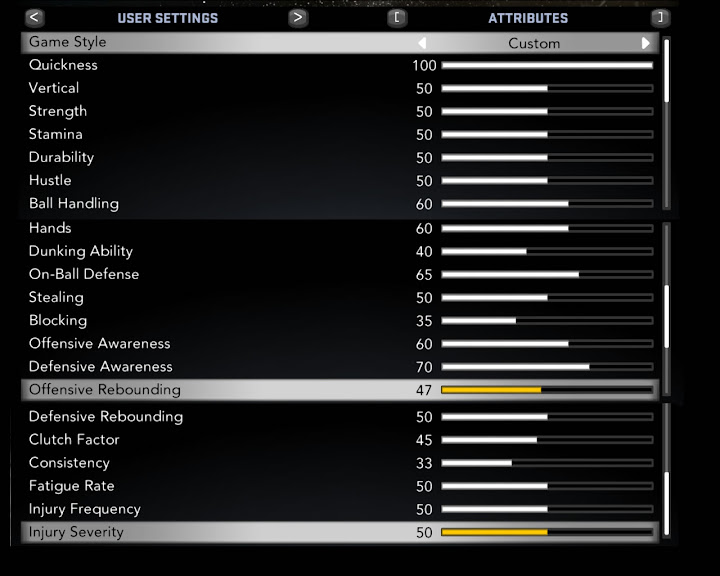Click the left arrow on Game Style
This screenshot has width=720, height=576.
coord(422,43)
